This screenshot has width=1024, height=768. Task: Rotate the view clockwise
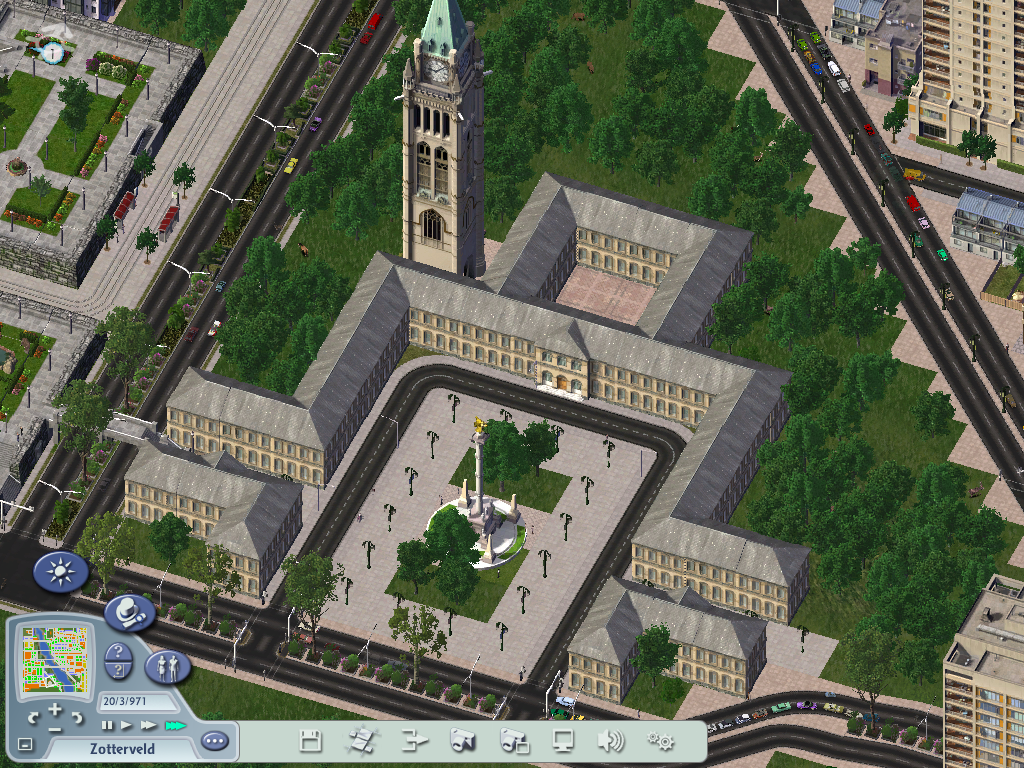click(x=76, y=718)
